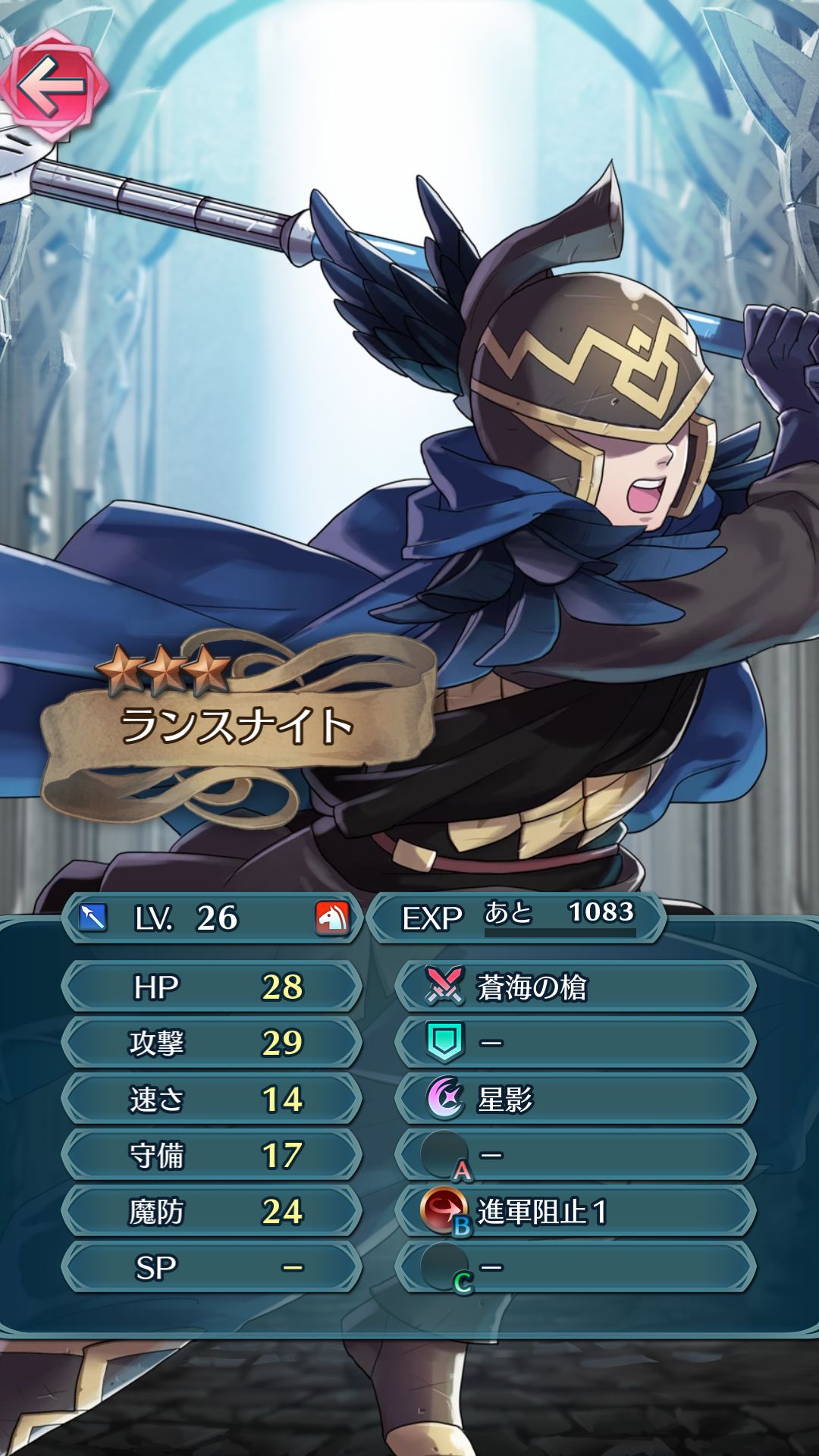Viewport: 819px width, 1456px height.
Task: Show the 守備 defense stat description
Action: click(211, 1155)
